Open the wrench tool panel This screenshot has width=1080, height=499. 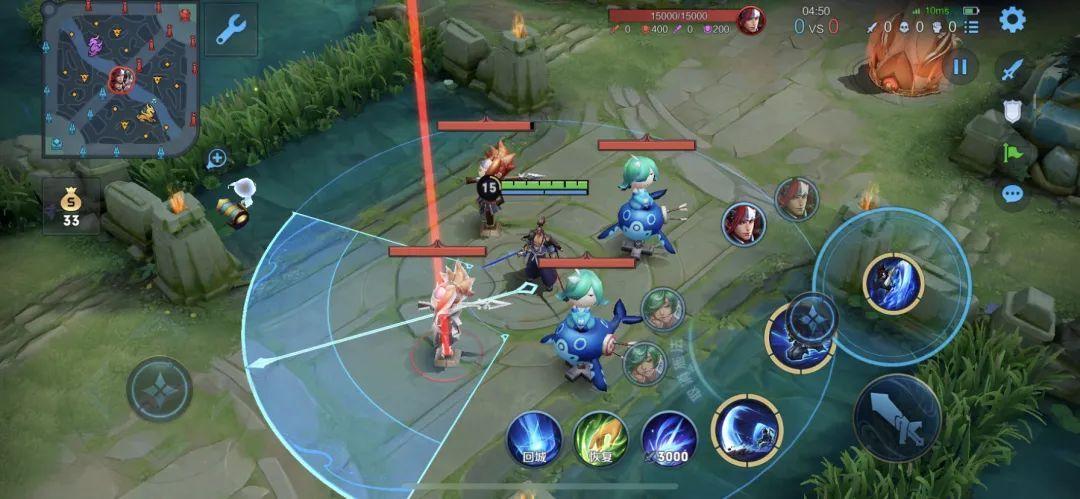[x=231, y=30]
